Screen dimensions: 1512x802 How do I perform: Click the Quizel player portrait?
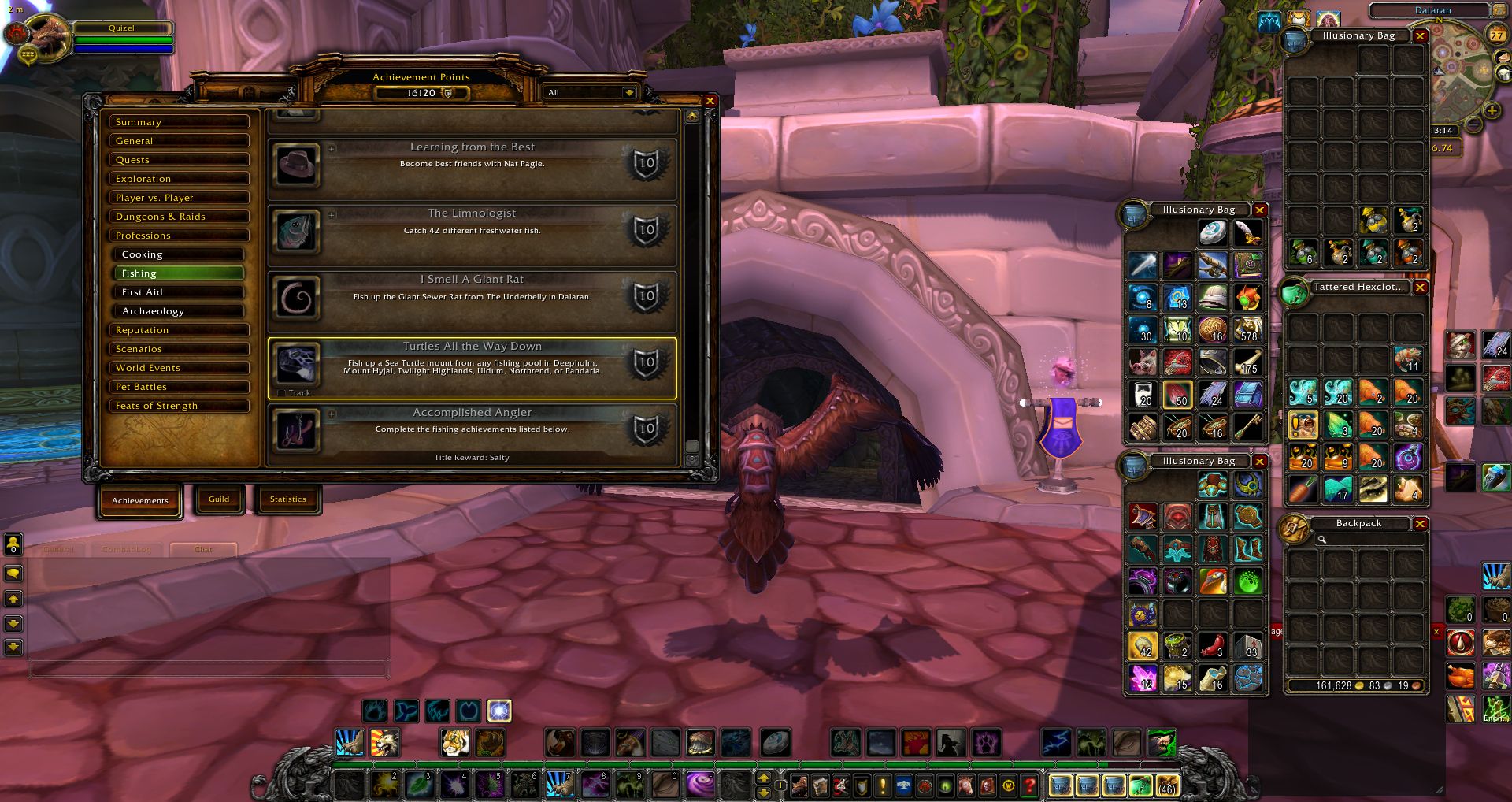tap(47, 37)
